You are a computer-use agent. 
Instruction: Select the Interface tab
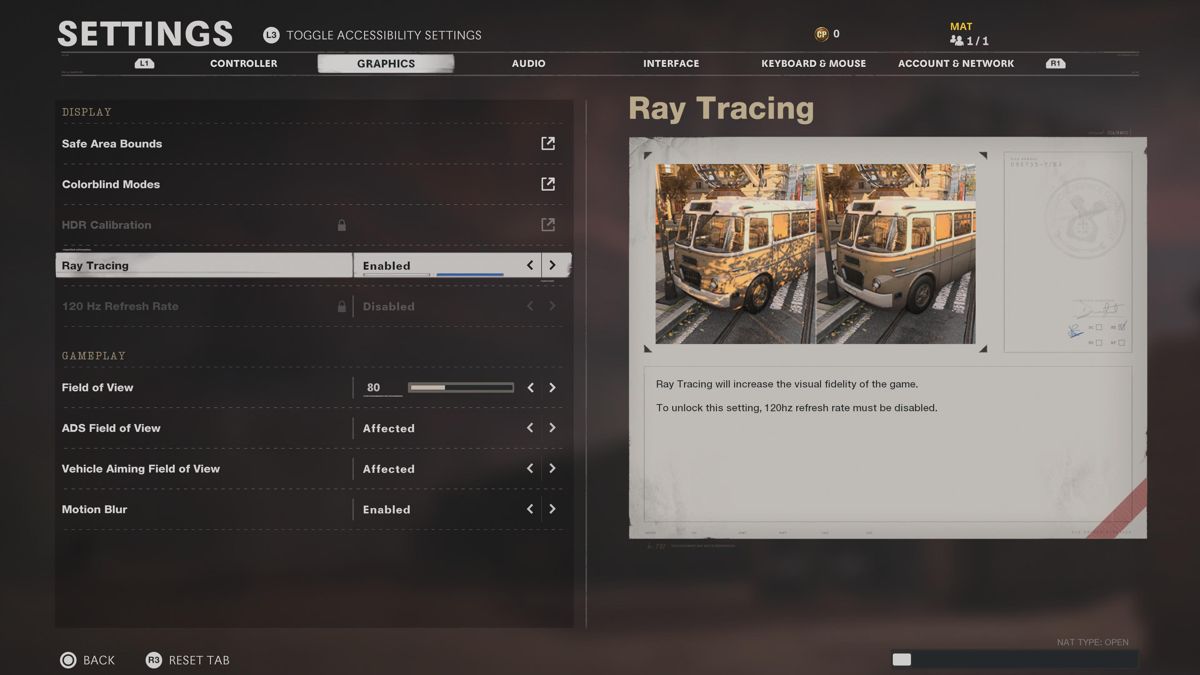pyautogui.click(x=671, y=63)
